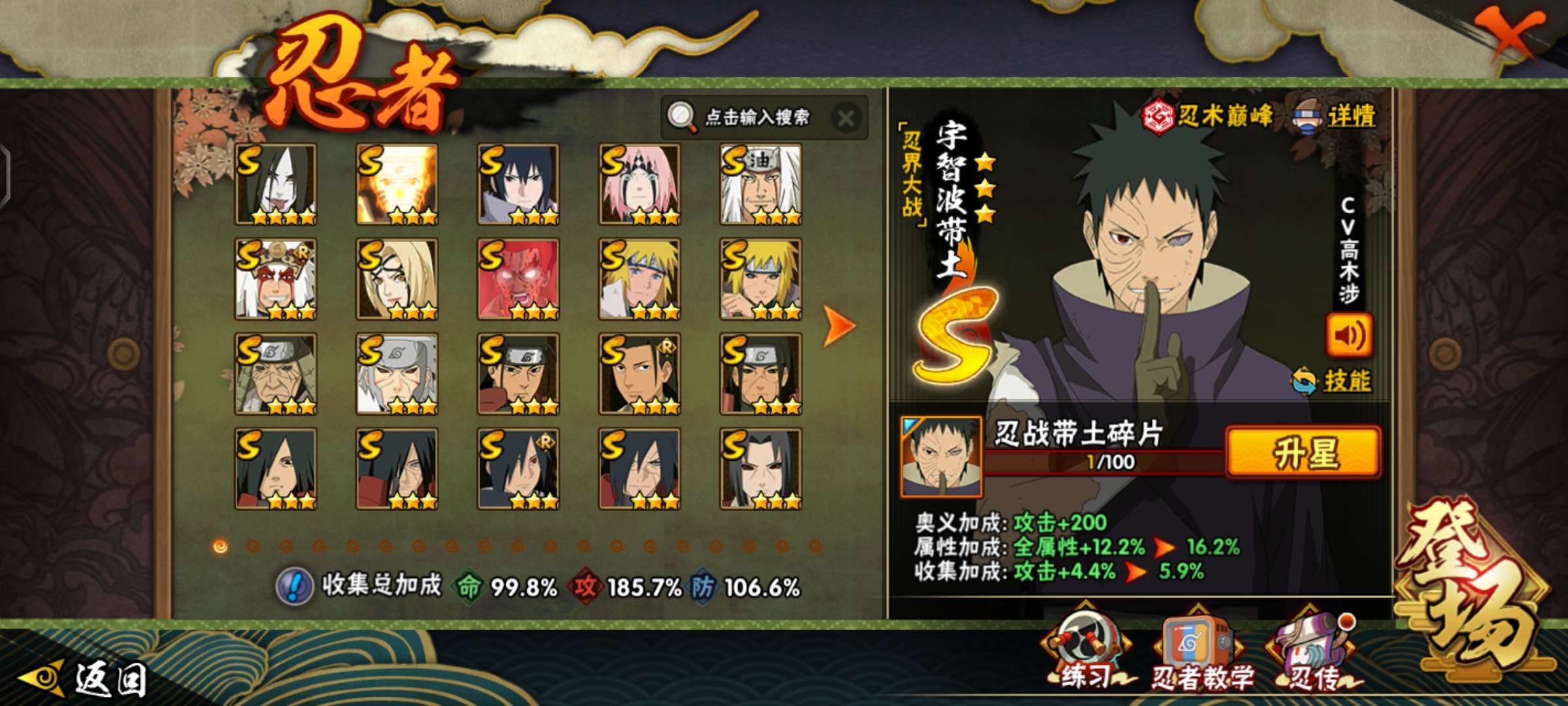The height and width of the screenshot is (706, 1568).
Task: Choose the pink-haired Sakura ninja portrait
Action: point(640,184)
